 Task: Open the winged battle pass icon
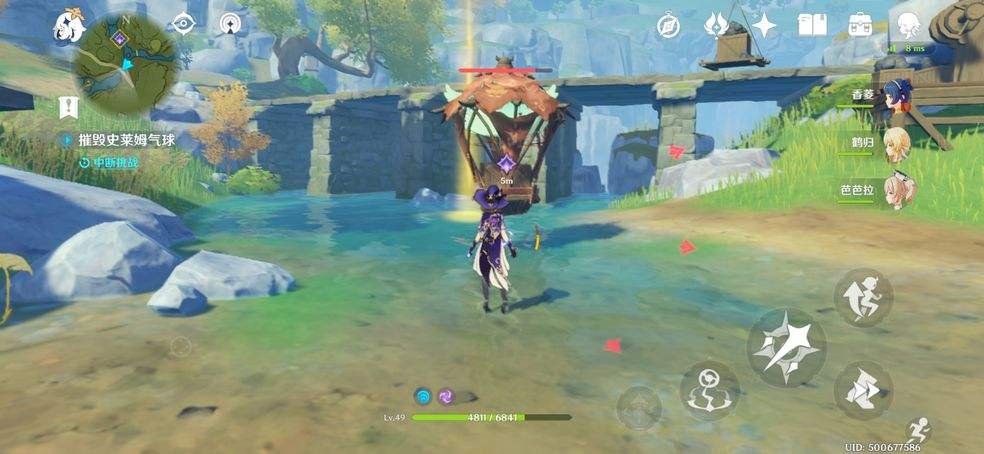pyautogui.click(x=717, y=25)
